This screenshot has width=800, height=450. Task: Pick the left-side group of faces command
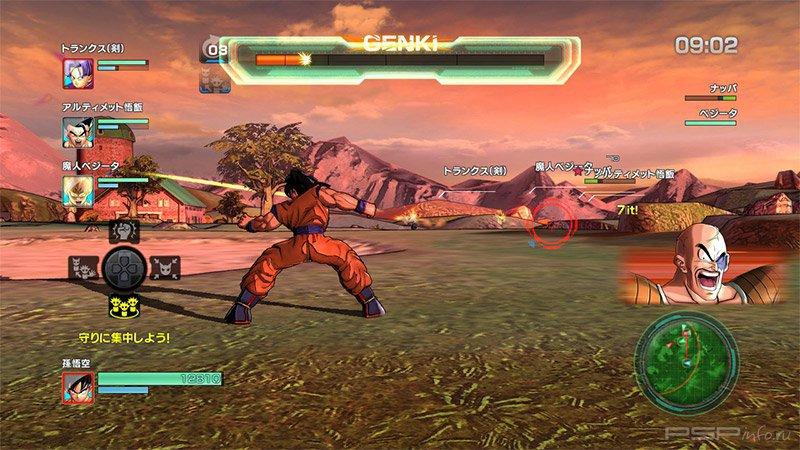(x=84, y=267)
